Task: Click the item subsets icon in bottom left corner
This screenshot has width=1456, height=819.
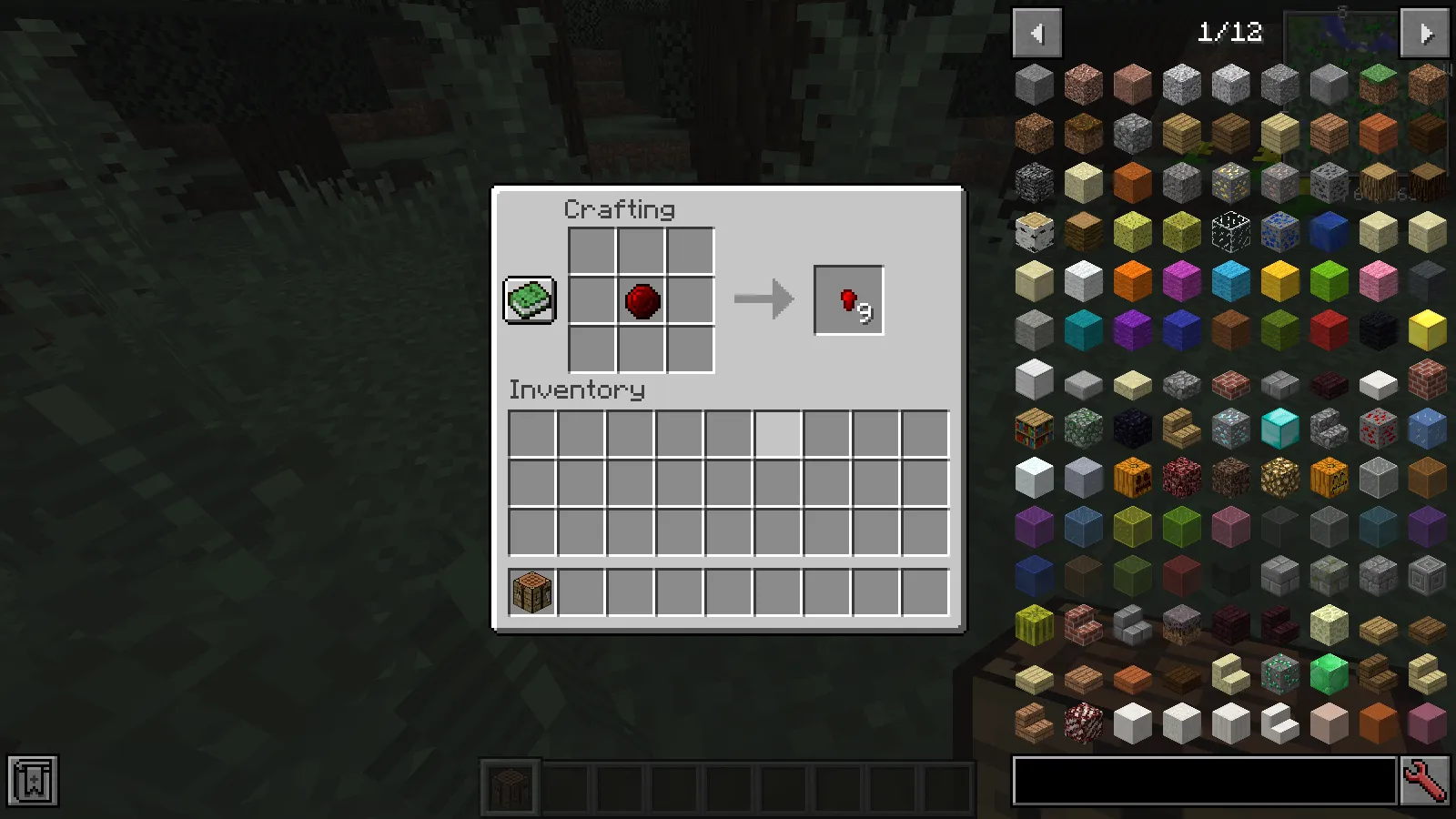Action: pos(33,779)
